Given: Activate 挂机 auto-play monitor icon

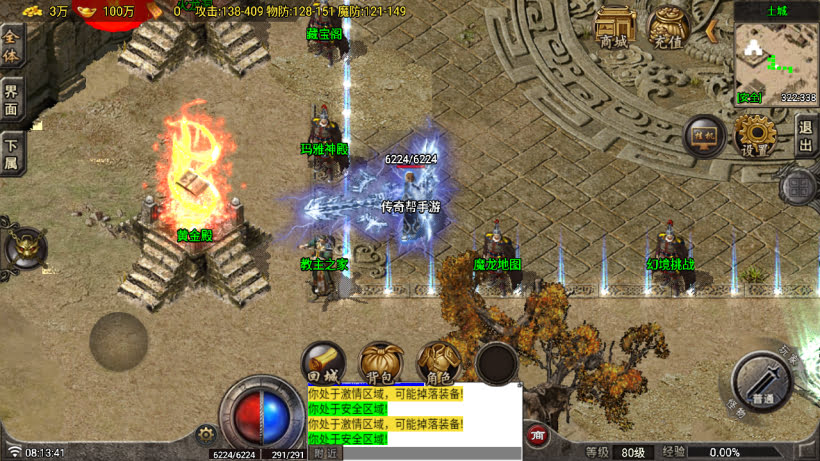Looking at the screenshot, I should coord(704,136).
